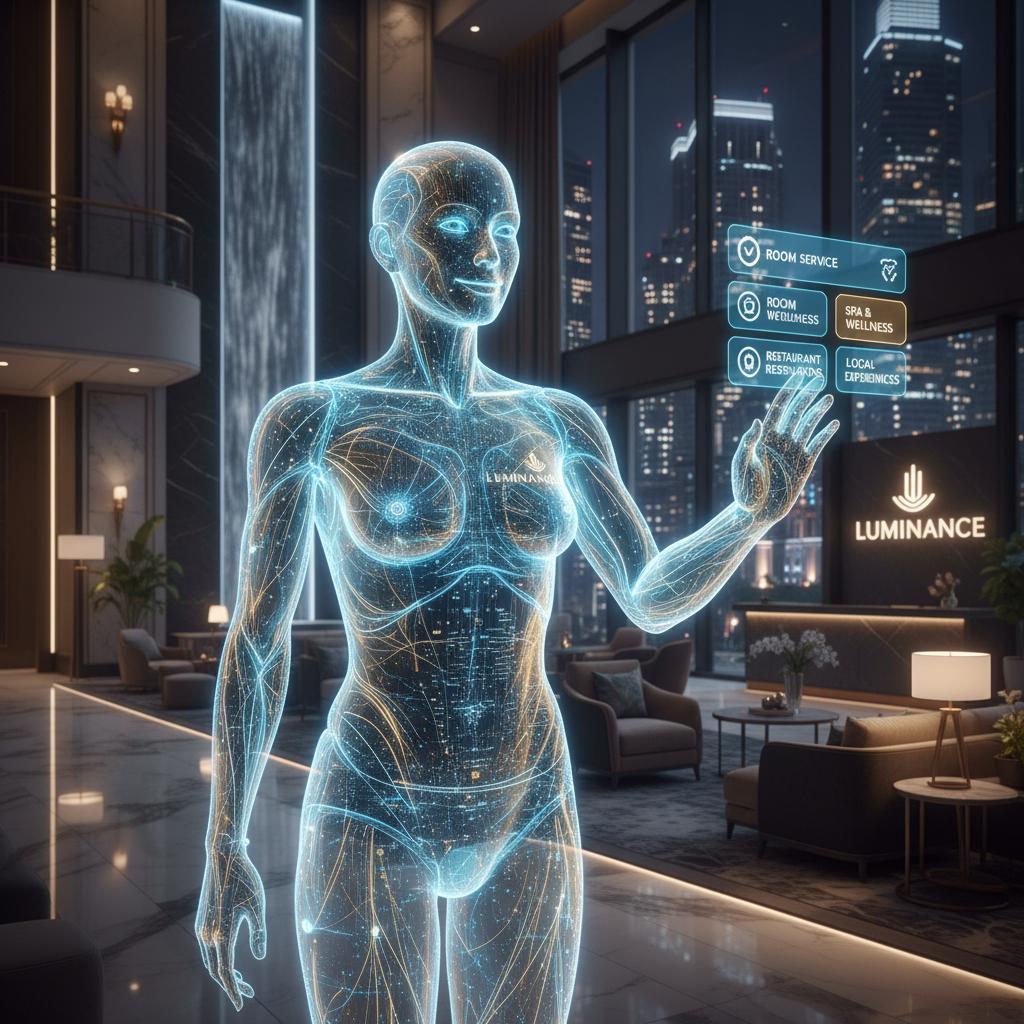Open the Room Wellness panel
This screenshot has width=1024, height=1024.
point(777,309)
